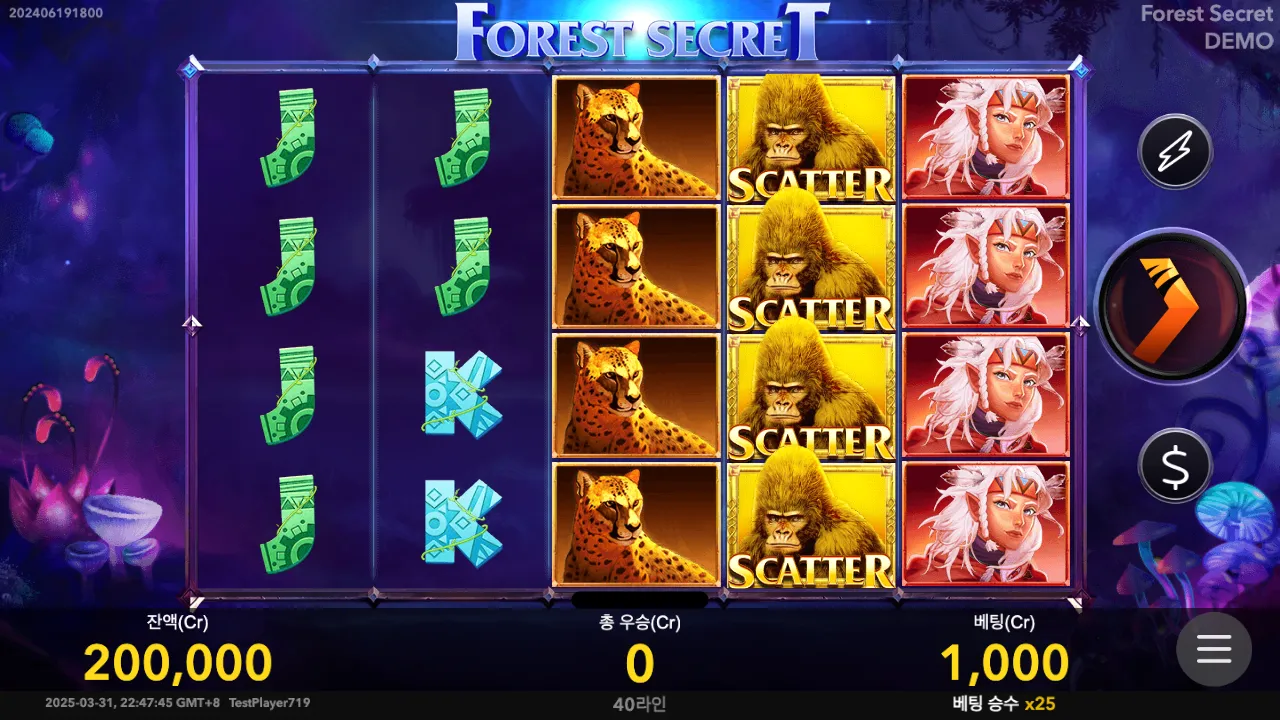1280x720 pixels.
Task: Select the DEMO label in the corner
Action: tap(1238, 42)
